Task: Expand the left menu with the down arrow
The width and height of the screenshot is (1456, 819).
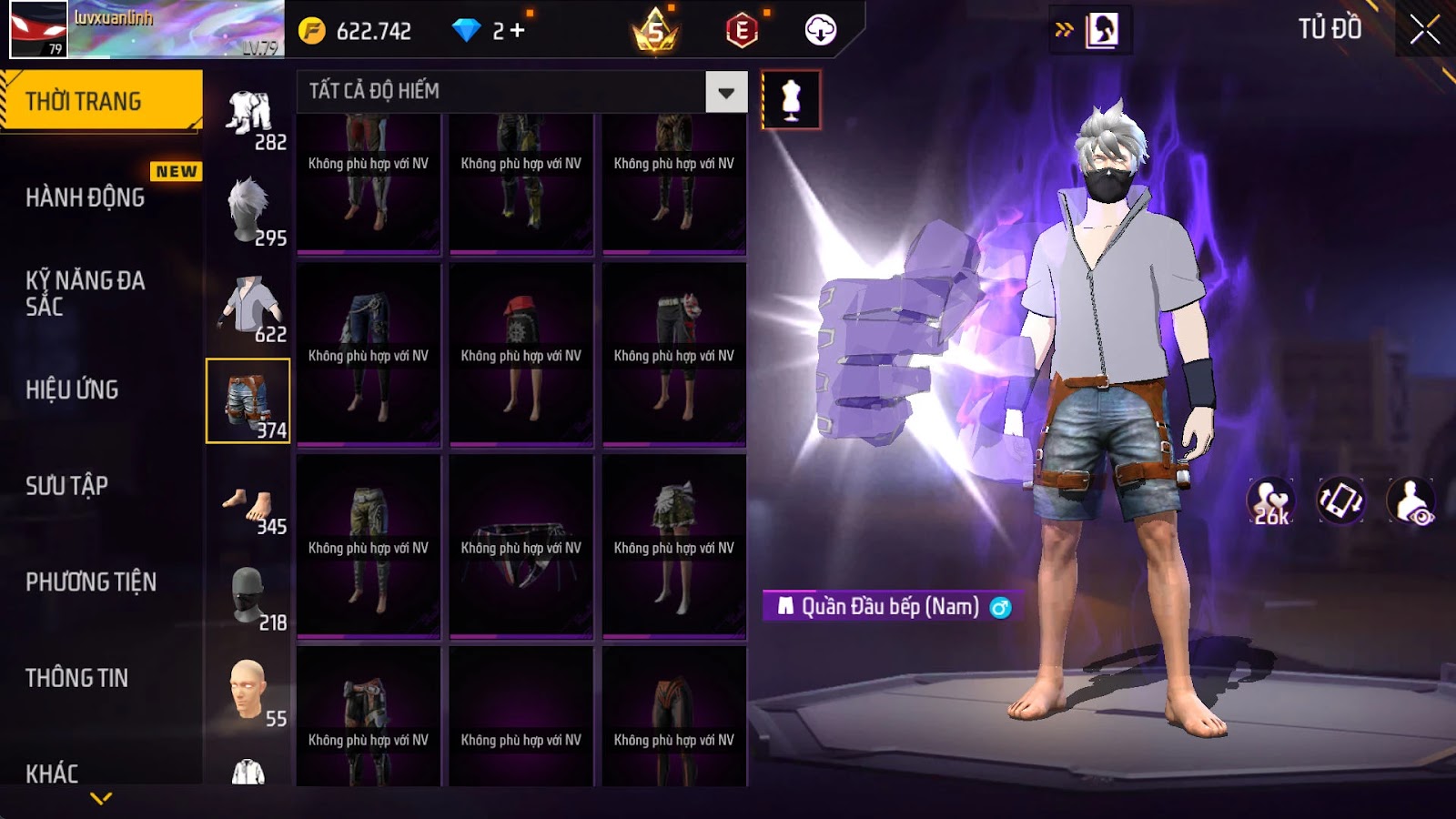Action: coord(101,798)
